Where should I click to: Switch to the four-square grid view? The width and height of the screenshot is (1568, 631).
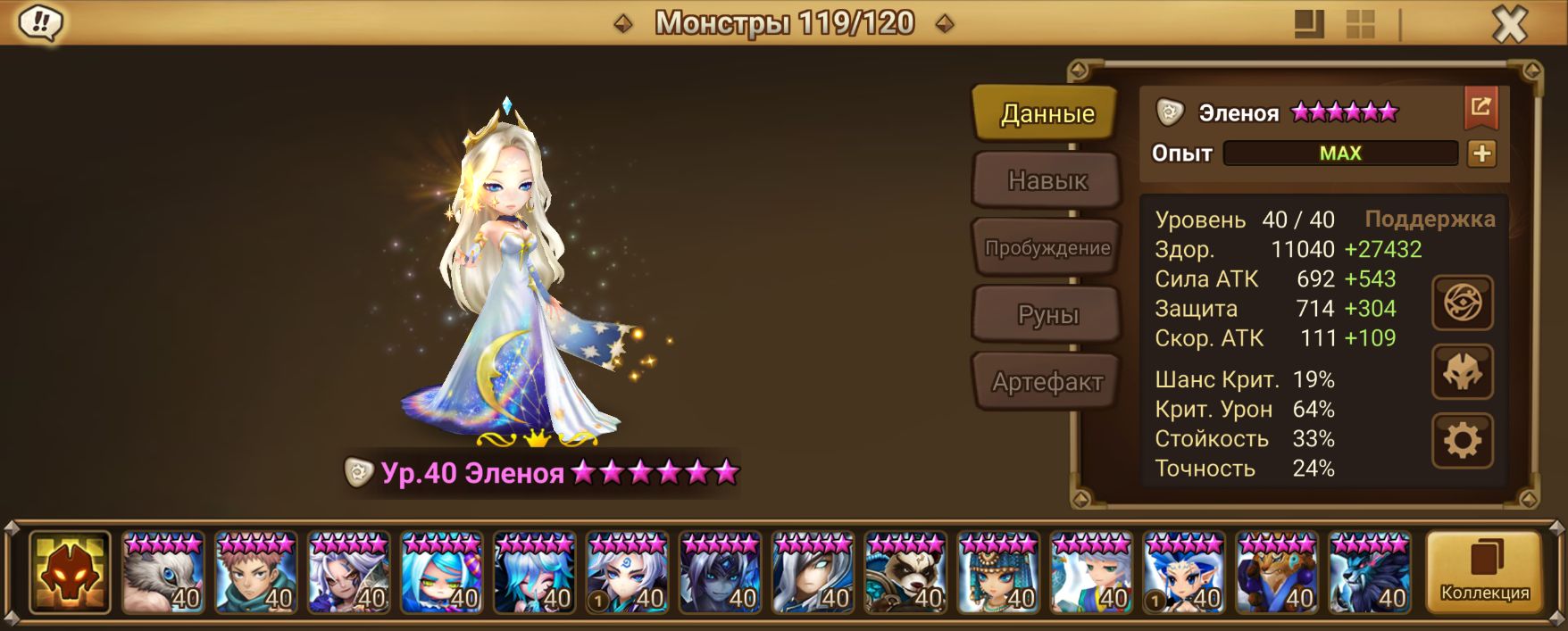click(x=1360, y=24)
